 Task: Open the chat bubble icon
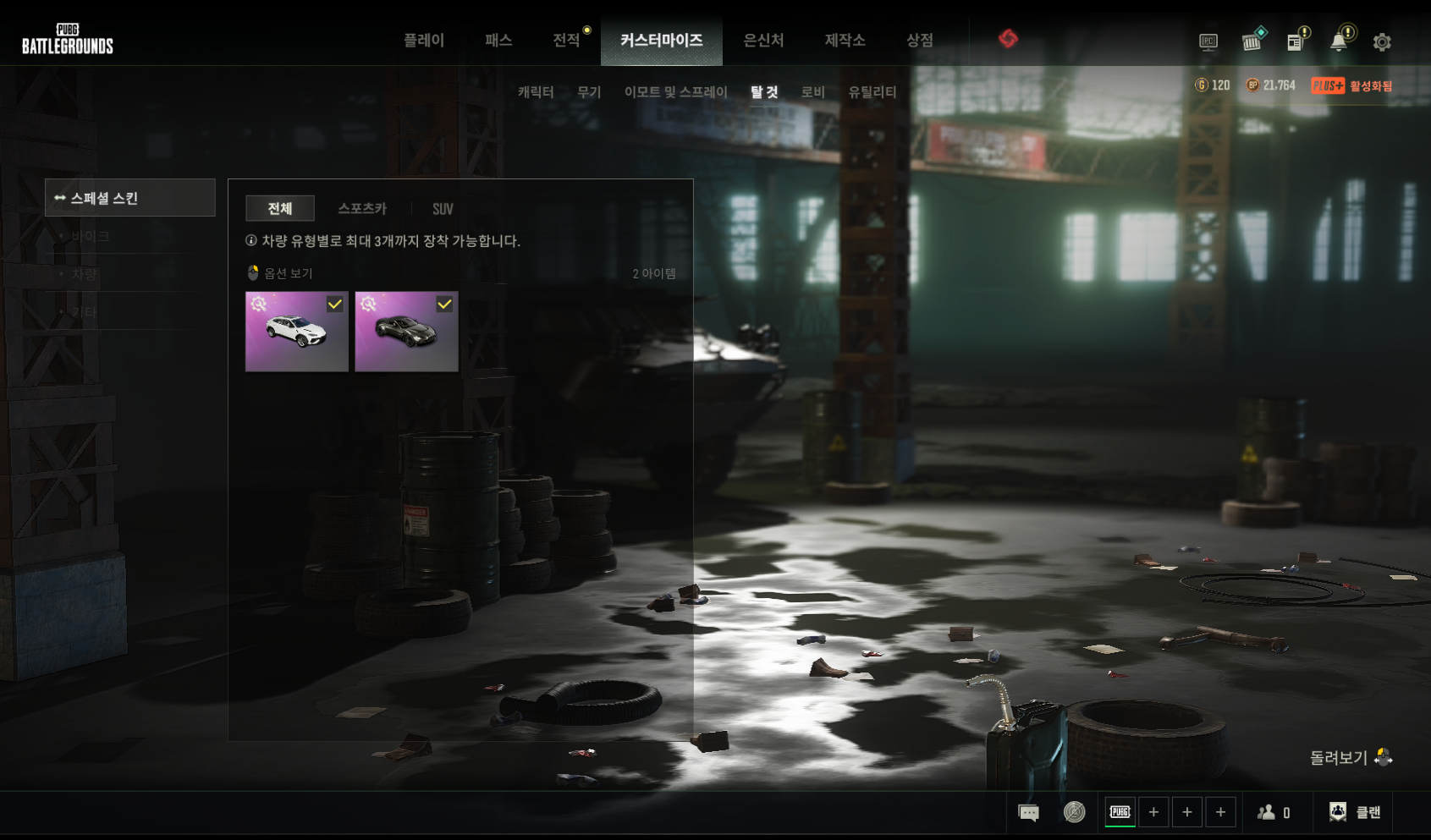point(1028,813)
